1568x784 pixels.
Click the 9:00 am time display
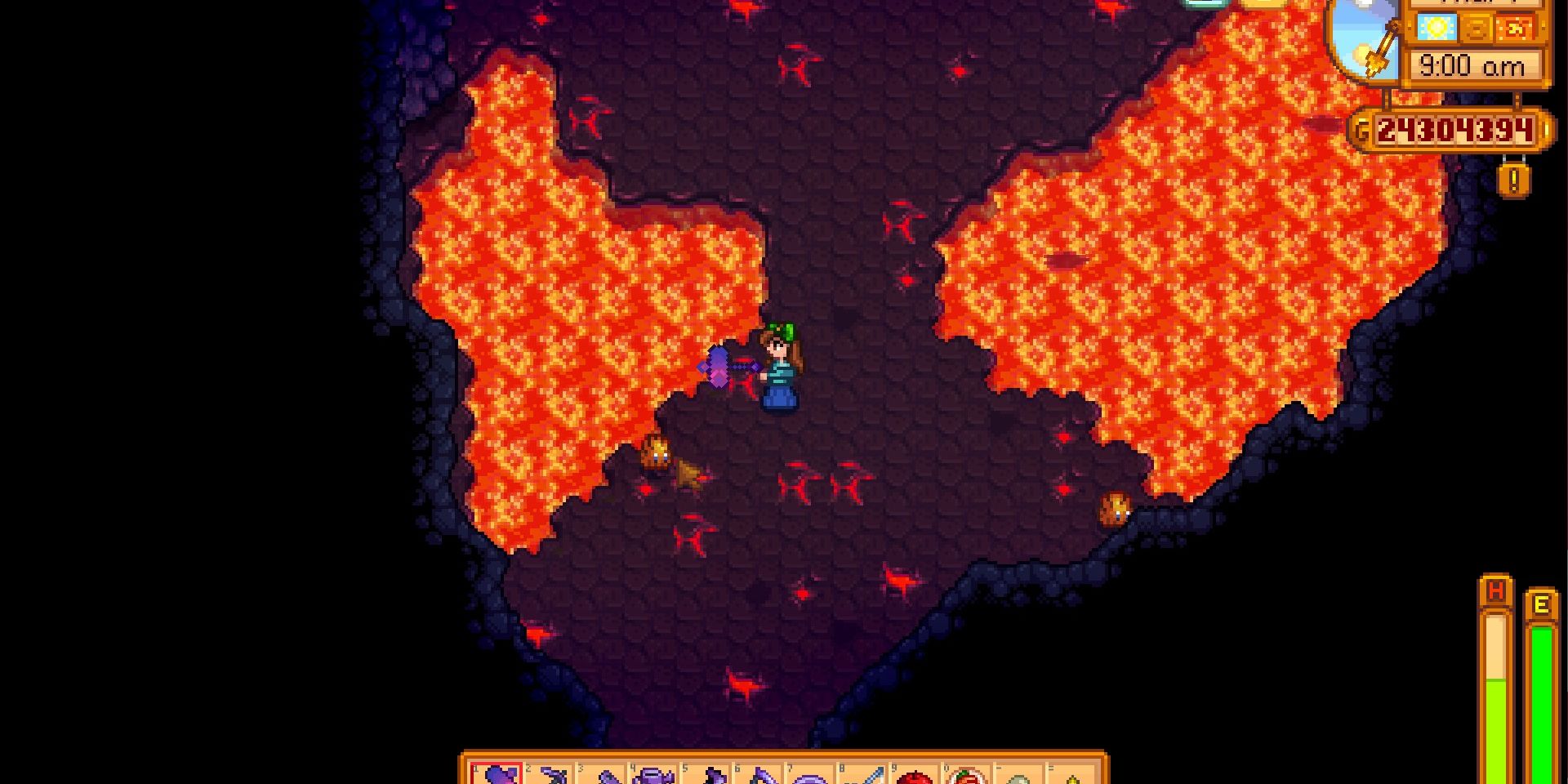tap(1472, 64)
